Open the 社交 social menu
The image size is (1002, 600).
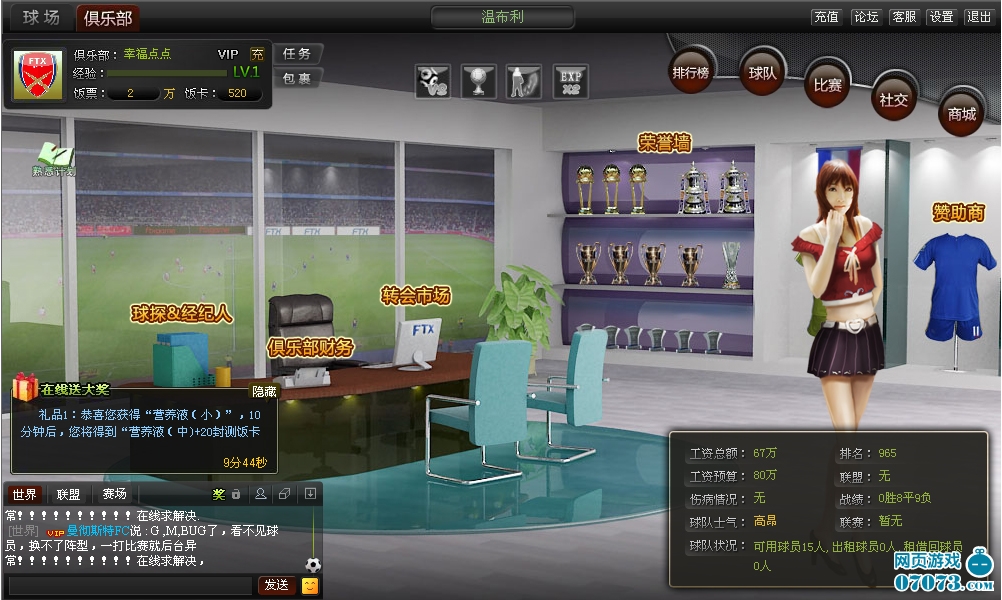(893, 99)
